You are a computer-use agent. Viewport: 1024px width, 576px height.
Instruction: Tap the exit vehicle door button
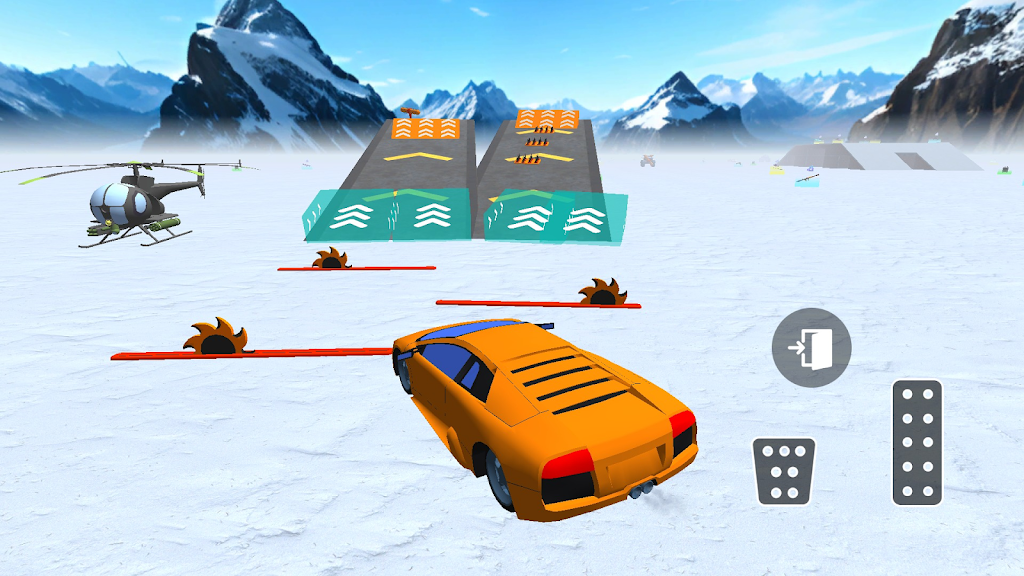(811, 348)
